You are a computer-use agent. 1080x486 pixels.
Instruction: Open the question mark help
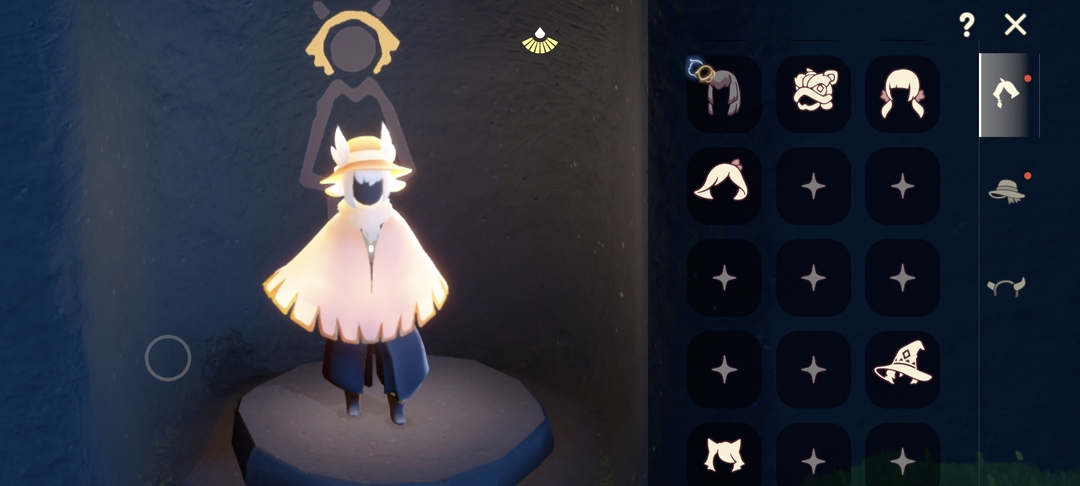coord(966,25)
